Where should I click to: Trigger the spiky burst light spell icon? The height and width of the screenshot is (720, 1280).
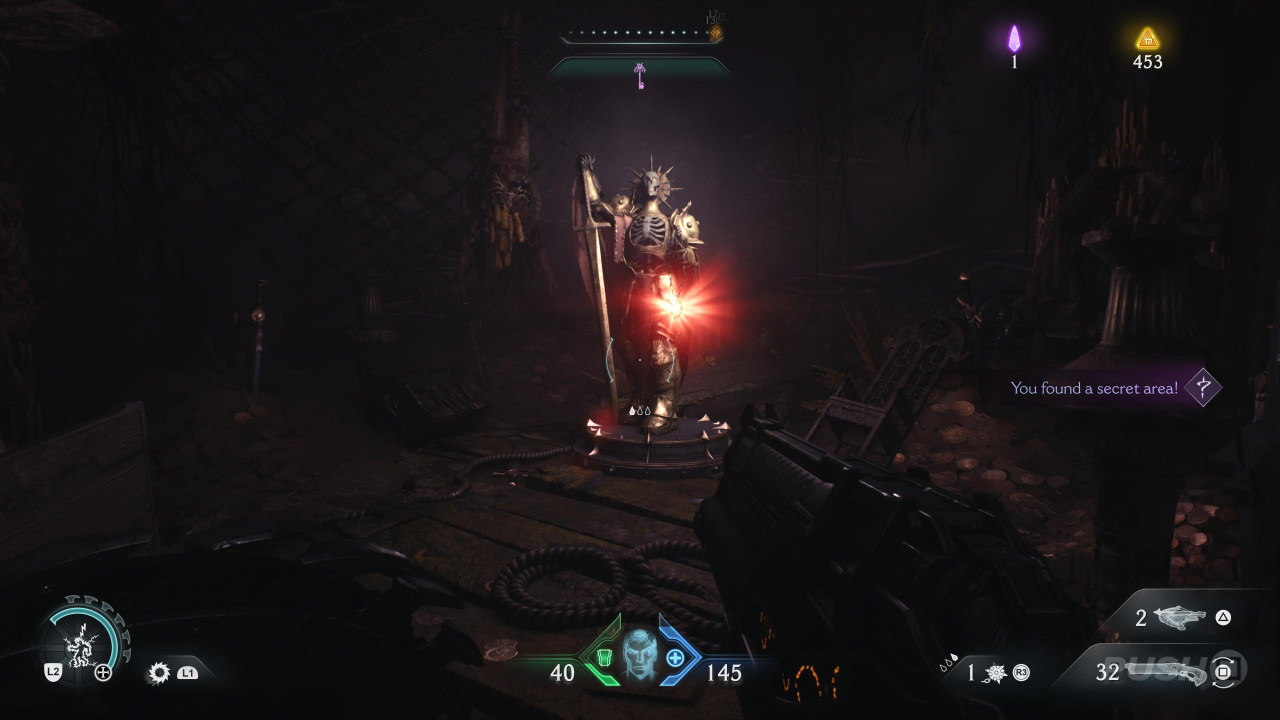tap(158, 673)
